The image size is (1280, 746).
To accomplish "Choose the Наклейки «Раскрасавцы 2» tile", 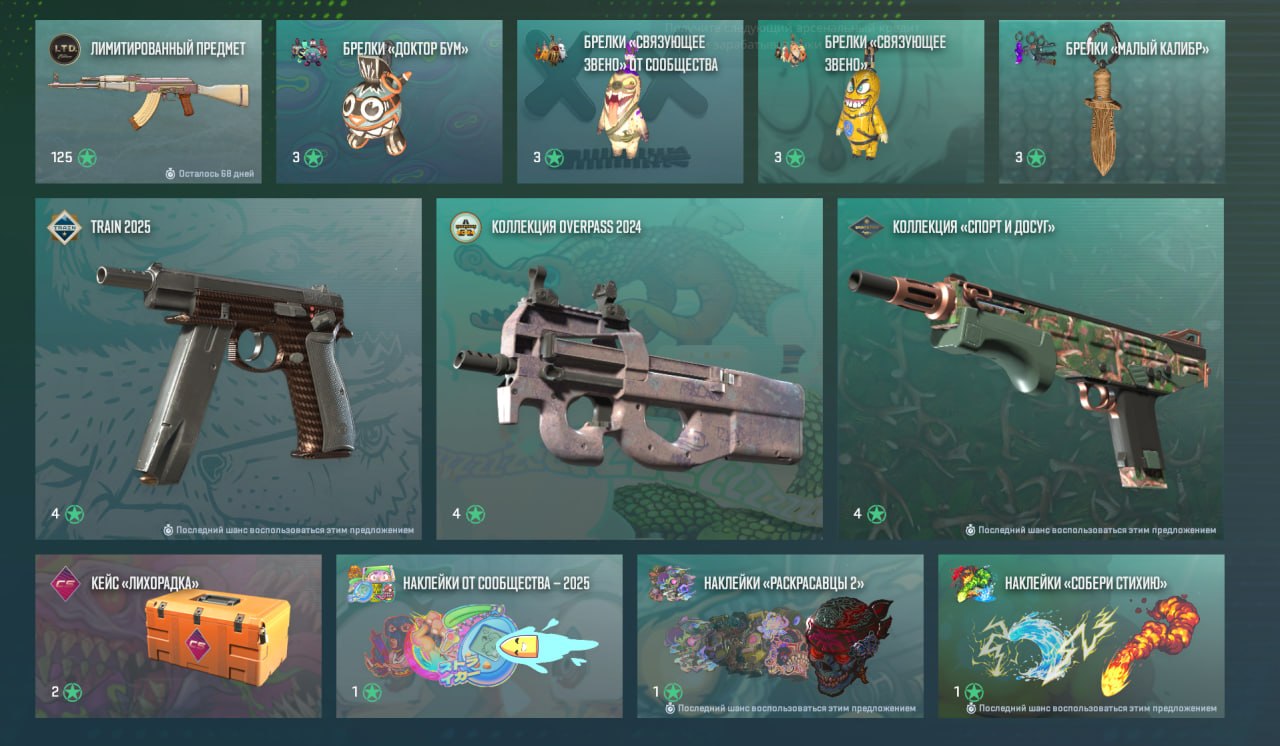I will tap(780, 636).
